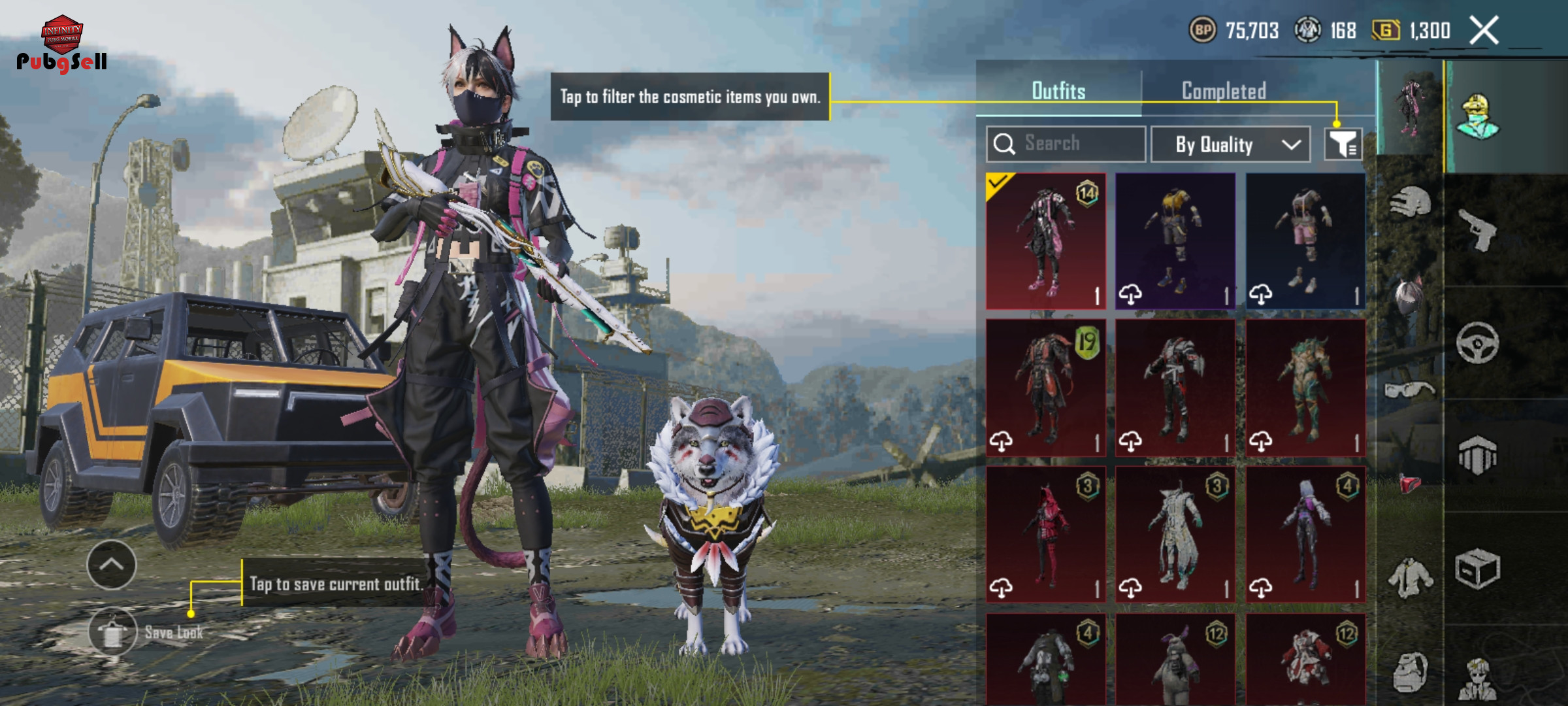The height and width of the screenshot is (706, 1568).
Task: Open the By Quality sort dropdown
Action: pyautogui.click(x=1230, y=144)
